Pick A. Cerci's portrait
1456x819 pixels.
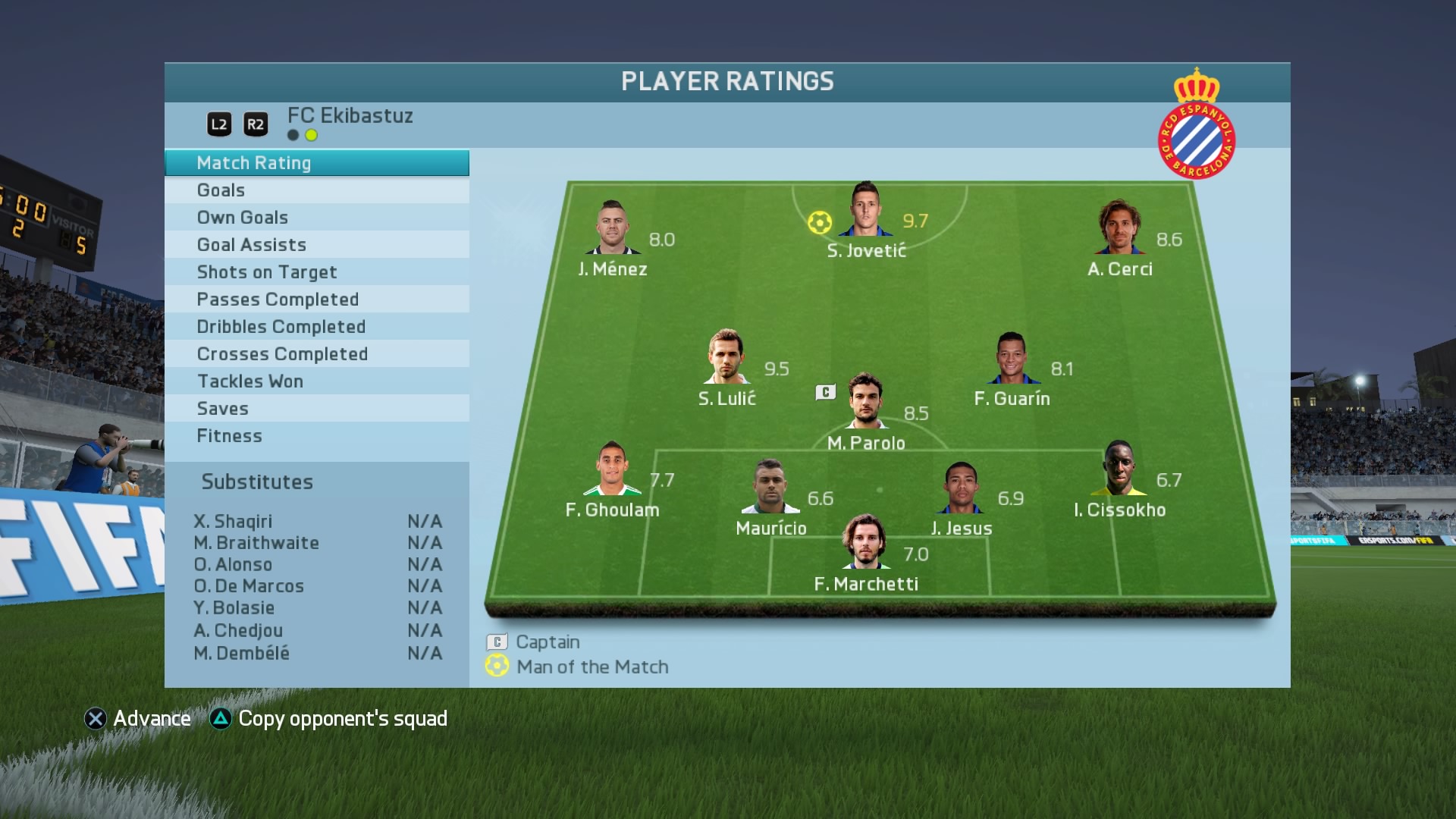pyautogui.click(x=1119, y=227)
